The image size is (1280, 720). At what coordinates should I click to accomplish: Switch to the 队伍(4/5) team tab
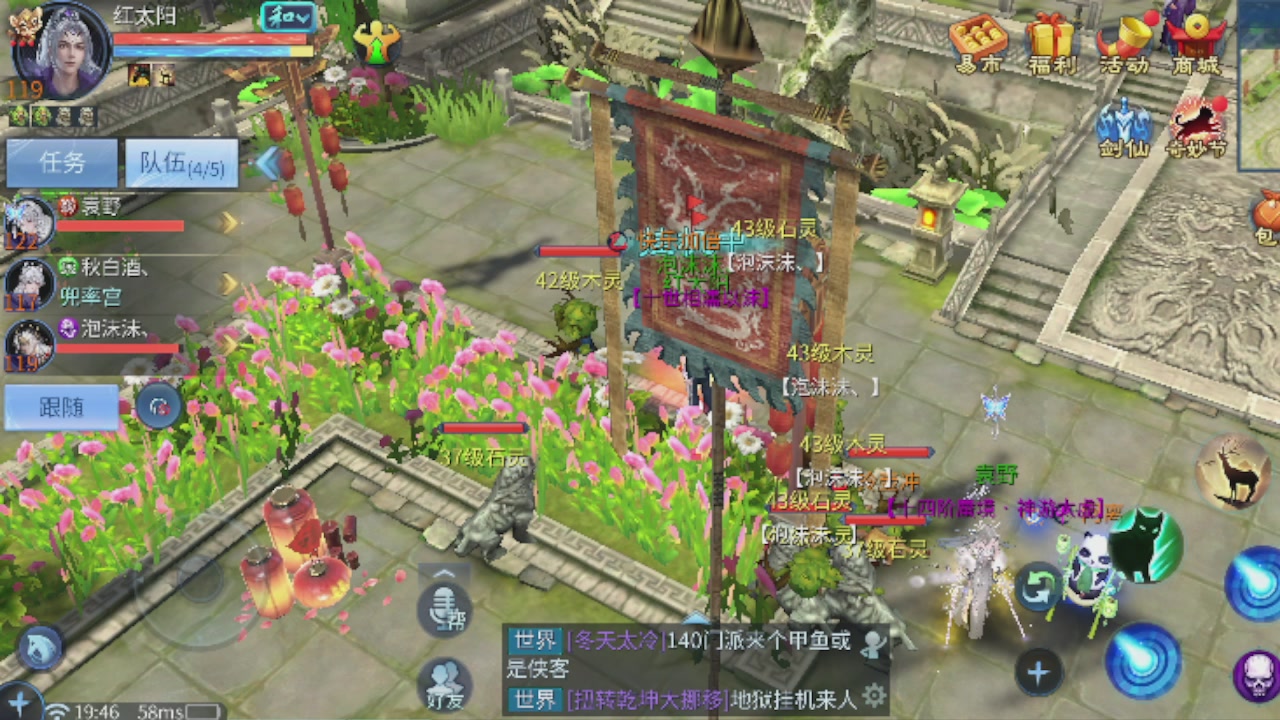coord(180,163)
